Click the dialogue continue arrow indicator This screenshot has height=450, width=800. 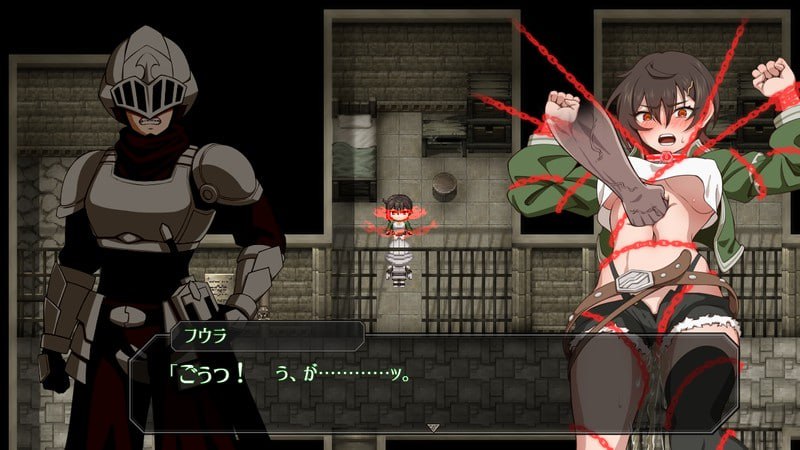433,426
